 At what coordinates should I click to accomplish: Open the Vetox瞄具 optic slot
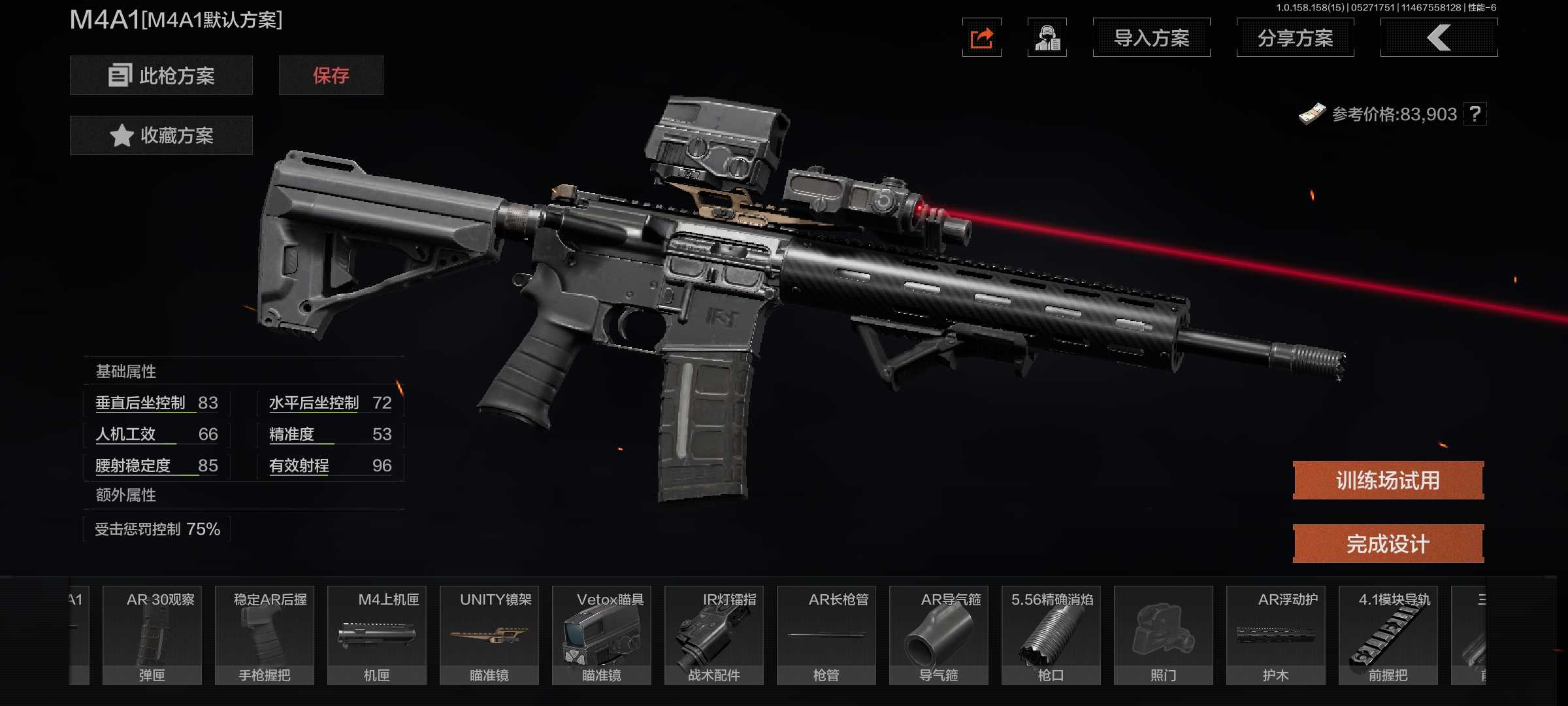(x=602, y=635)
